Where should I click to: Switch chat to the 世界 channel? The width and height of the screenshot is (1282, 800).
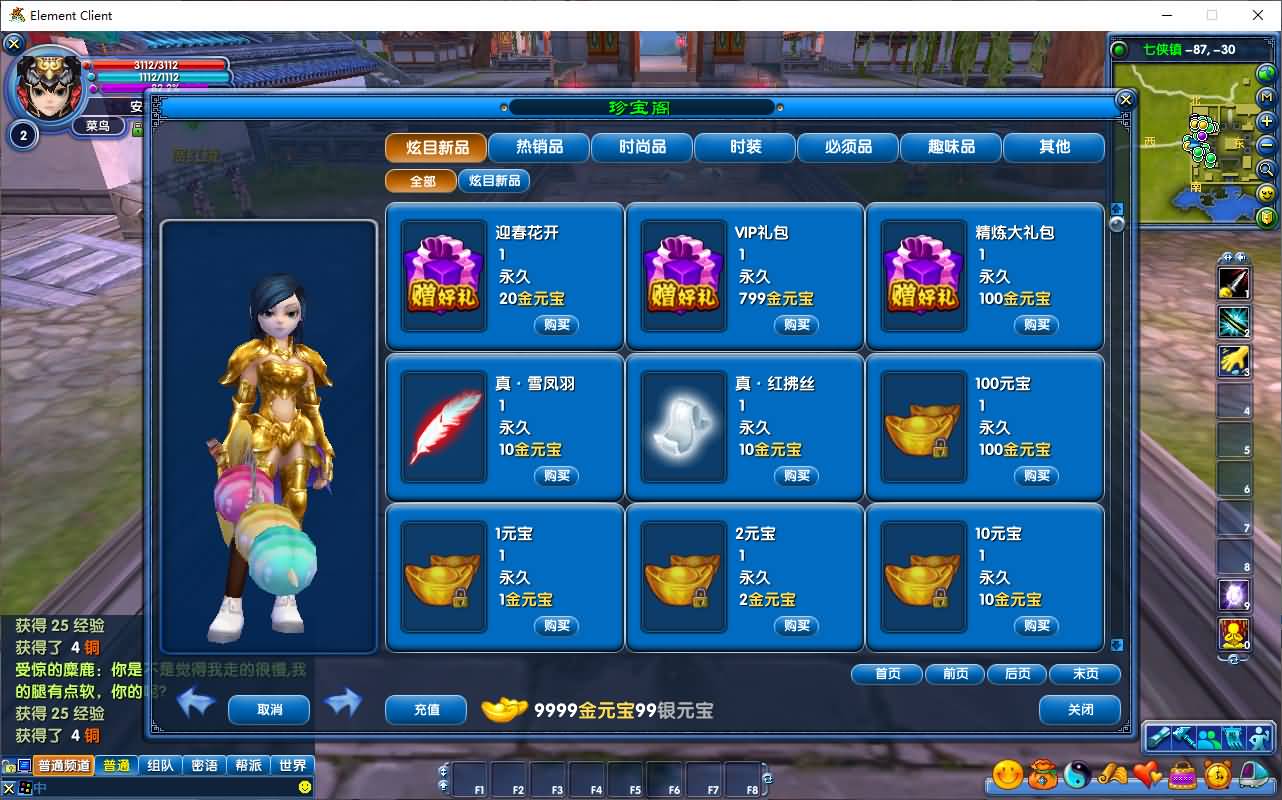click(x=292, y=766)
